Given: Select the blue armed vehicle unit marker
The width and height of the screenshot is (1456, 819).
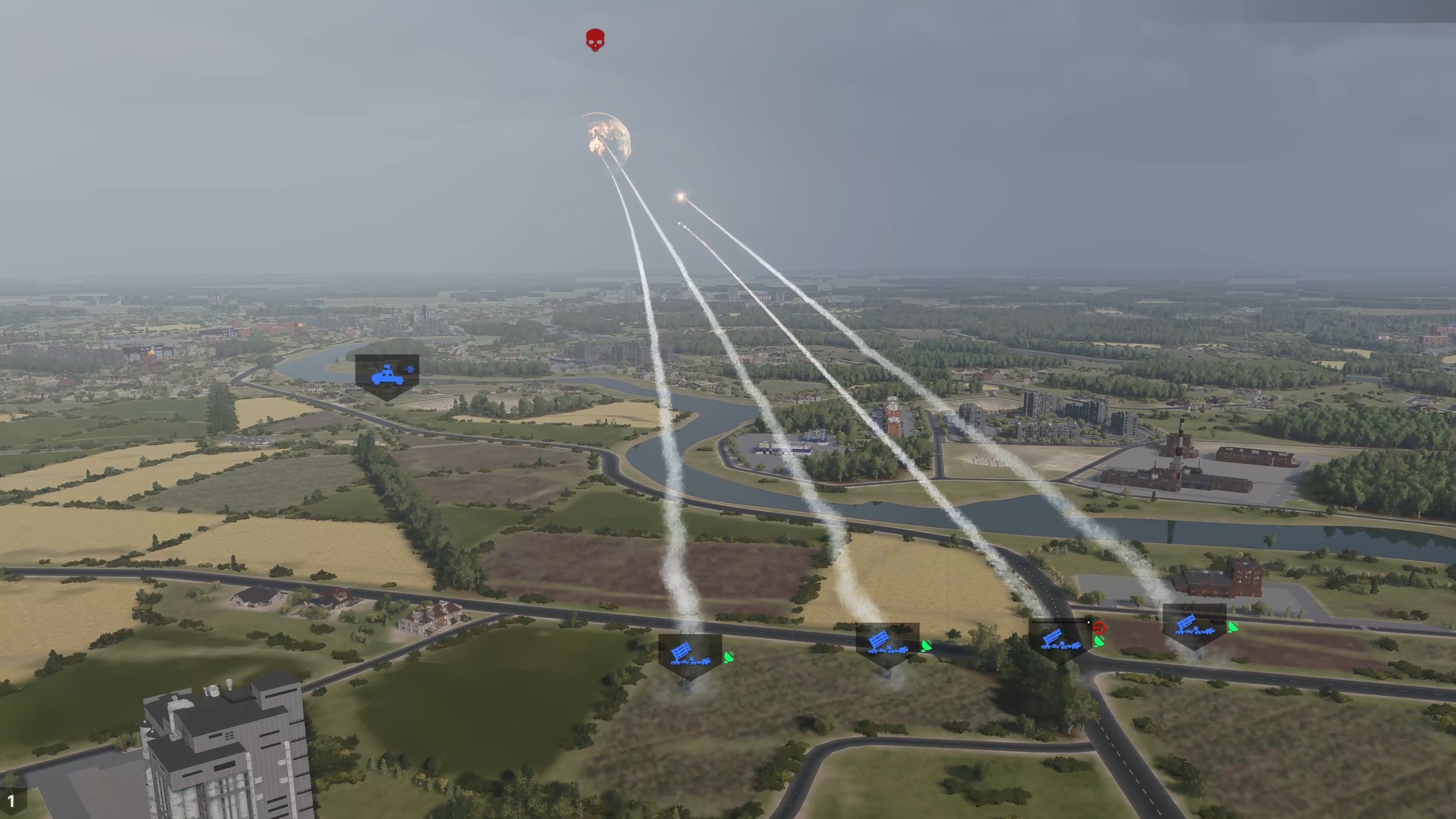Looking at the screenshot, I should coord(387,374).
